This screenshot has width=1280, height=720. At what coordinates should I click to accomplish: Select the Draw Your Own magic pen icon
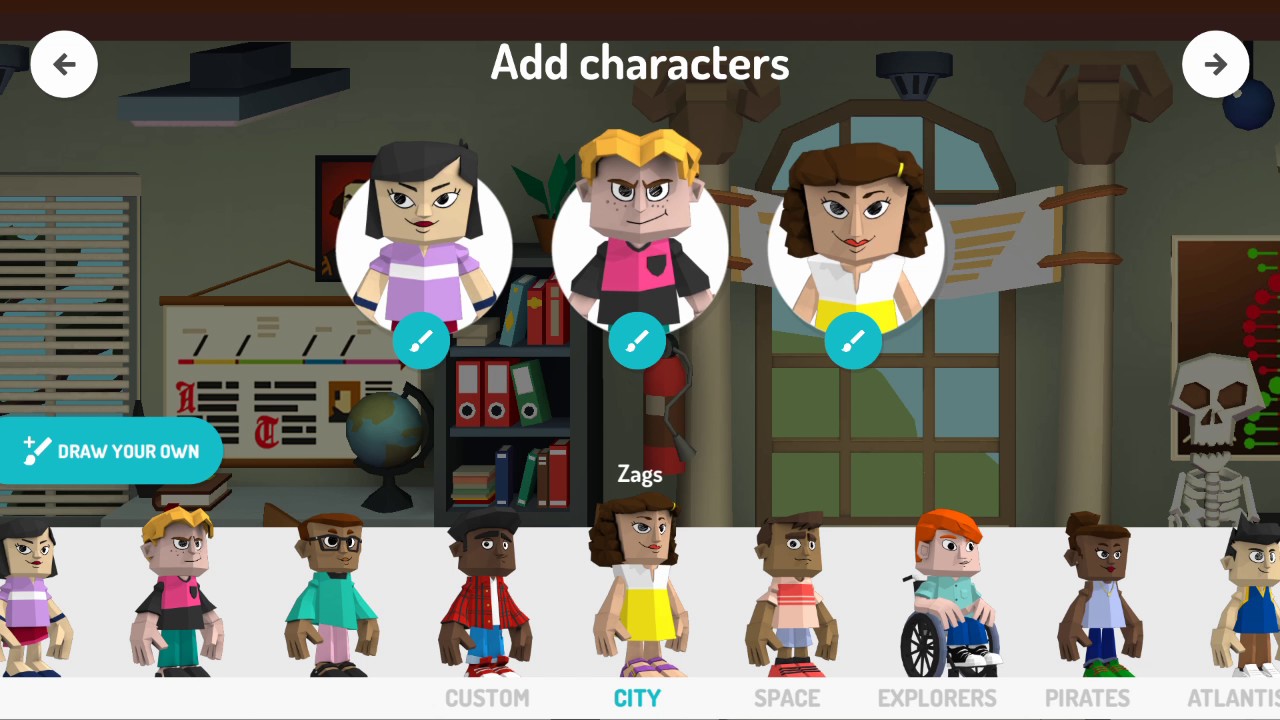click(x=38, y=450)
